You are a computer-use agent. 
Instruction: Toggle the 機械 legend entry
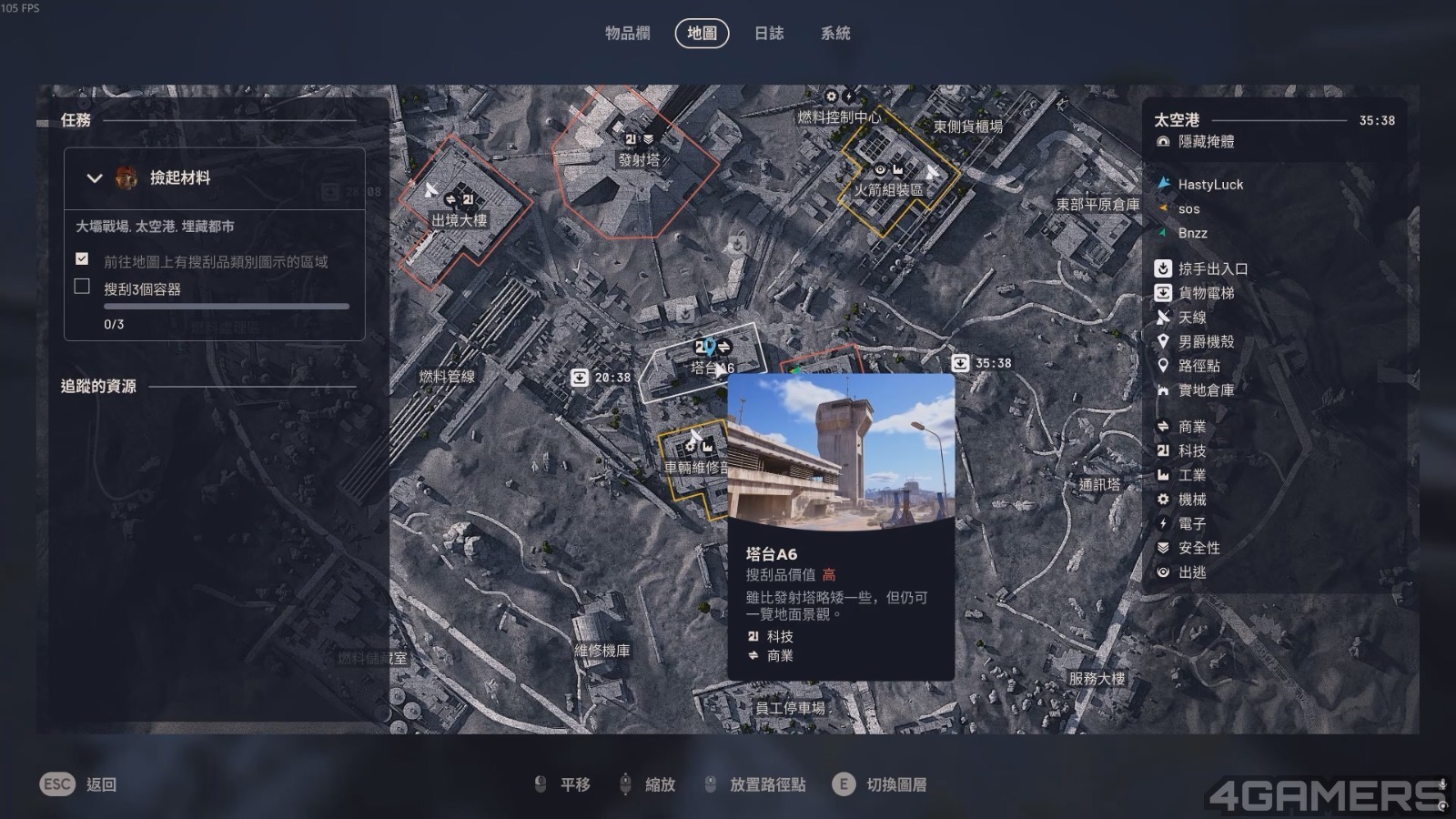coord(1191,500)
